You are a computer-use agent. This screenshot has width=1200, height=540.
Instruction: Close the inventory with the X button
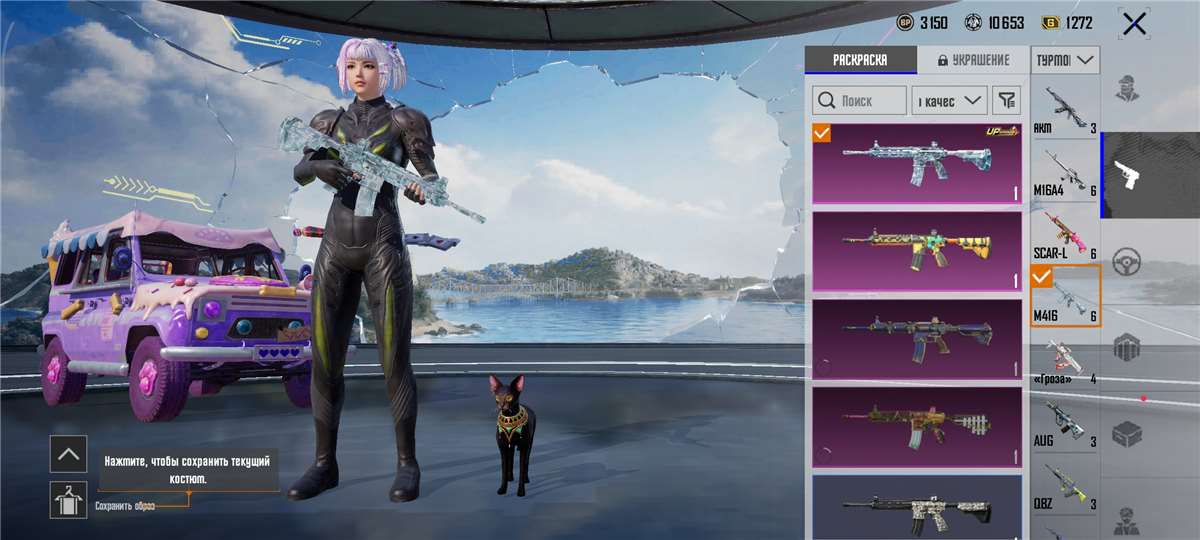pyautogui.click(x=1134, y=24)
